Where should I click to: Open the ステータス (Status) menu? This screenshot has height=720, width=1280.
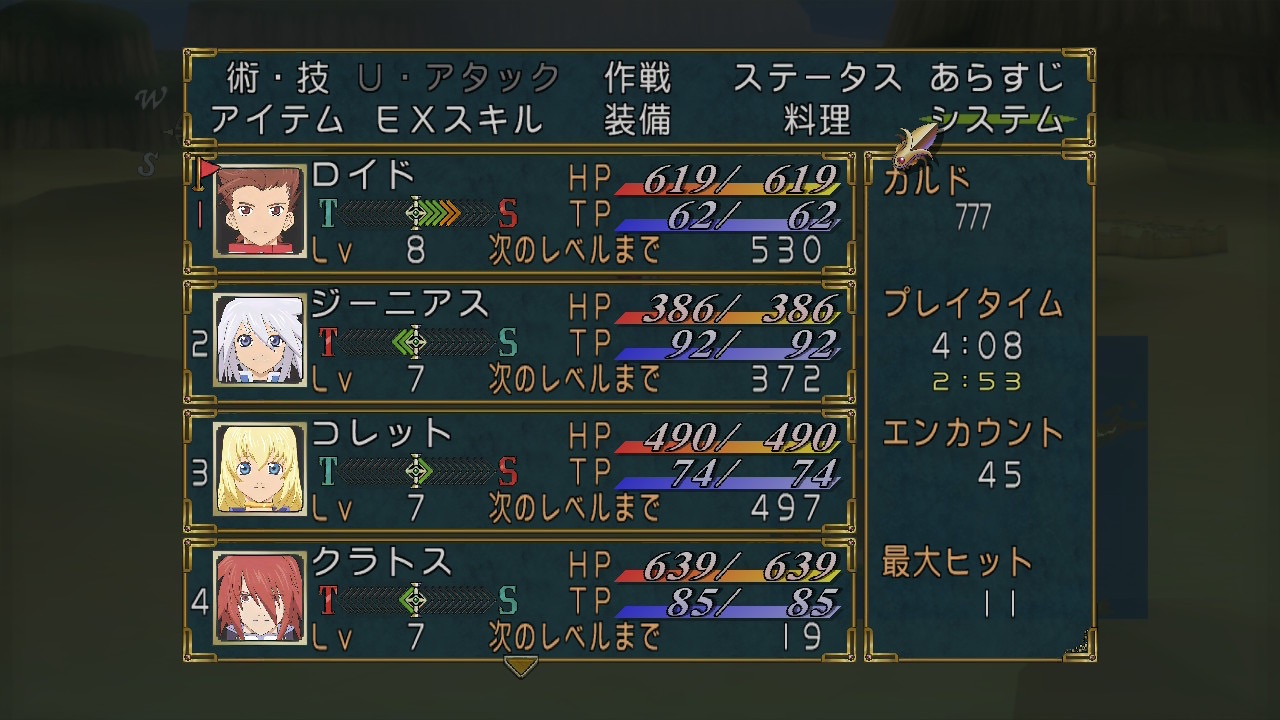coord(817,77)
